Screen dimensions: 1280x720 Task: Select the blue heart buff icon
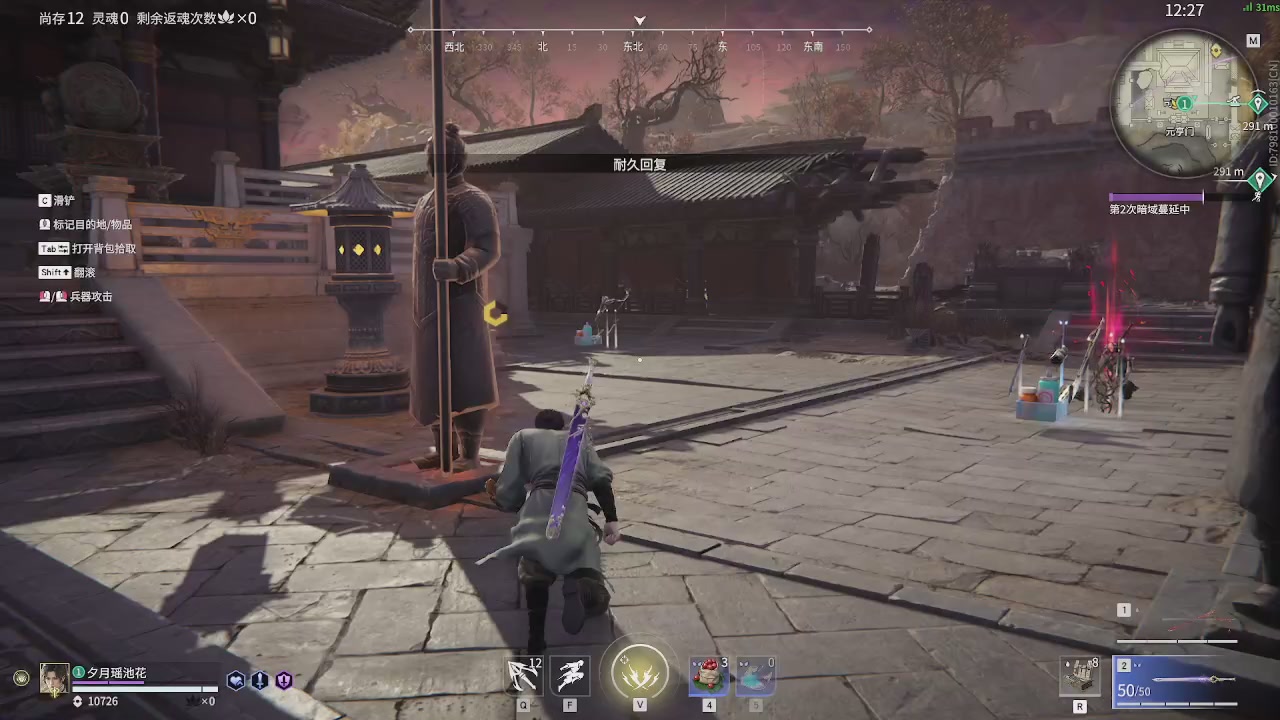(x=236, y=681)
